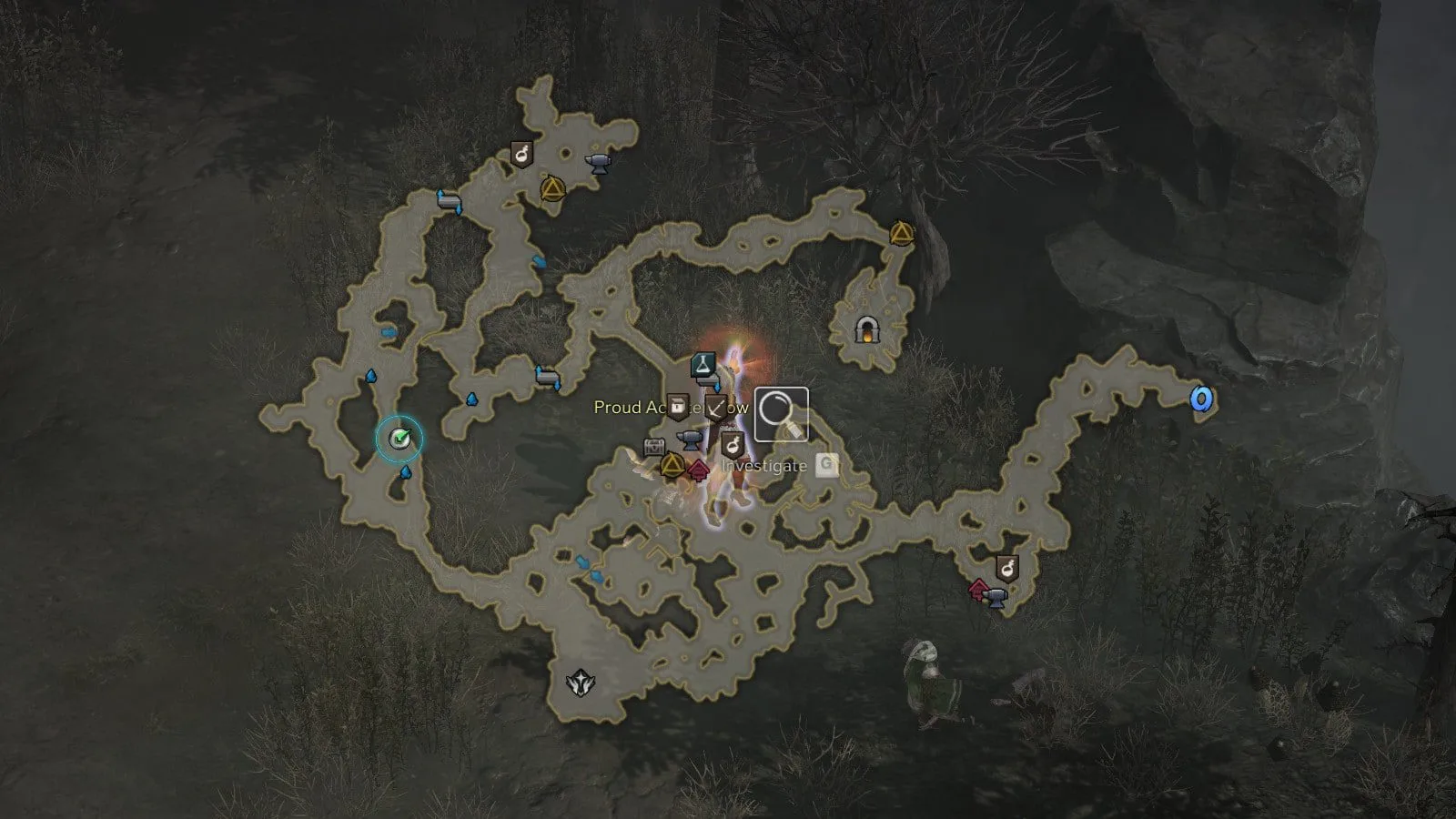
Task: Click the treasure chest map marker
Action: (653, 447)
